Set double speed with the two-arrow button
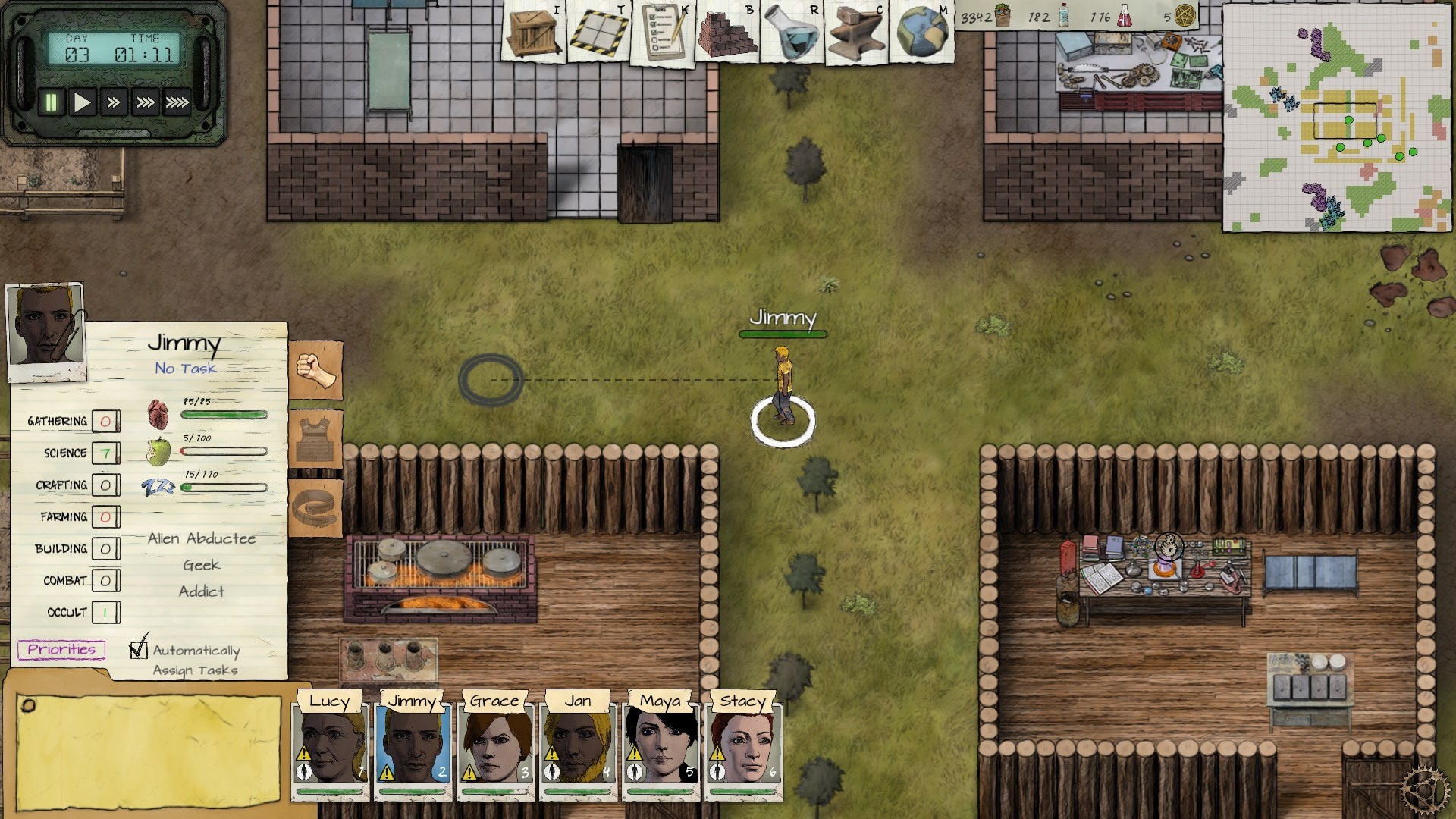 click(x=114, y=102)
